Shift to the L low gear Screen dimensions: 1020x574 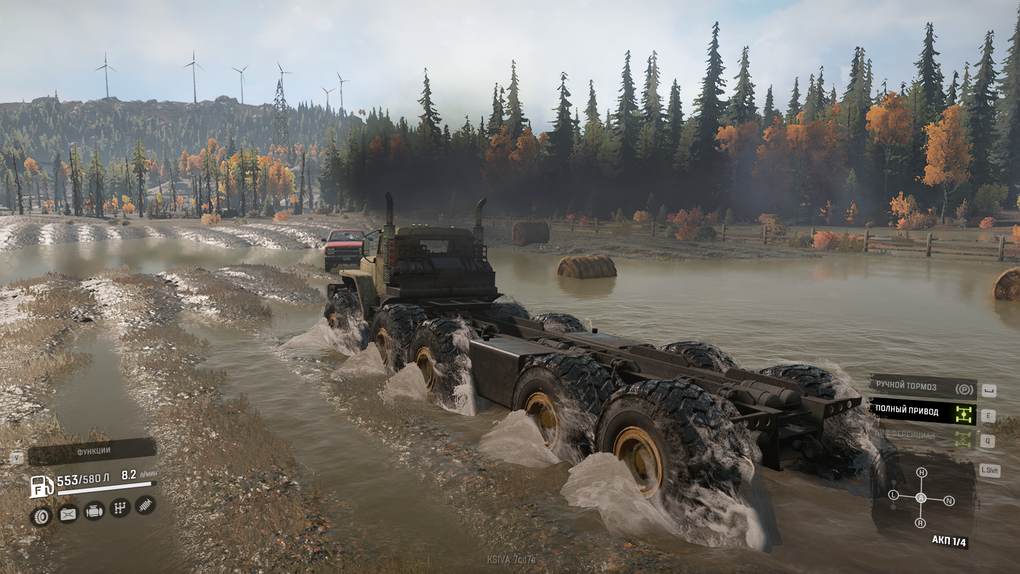(893, 495)
